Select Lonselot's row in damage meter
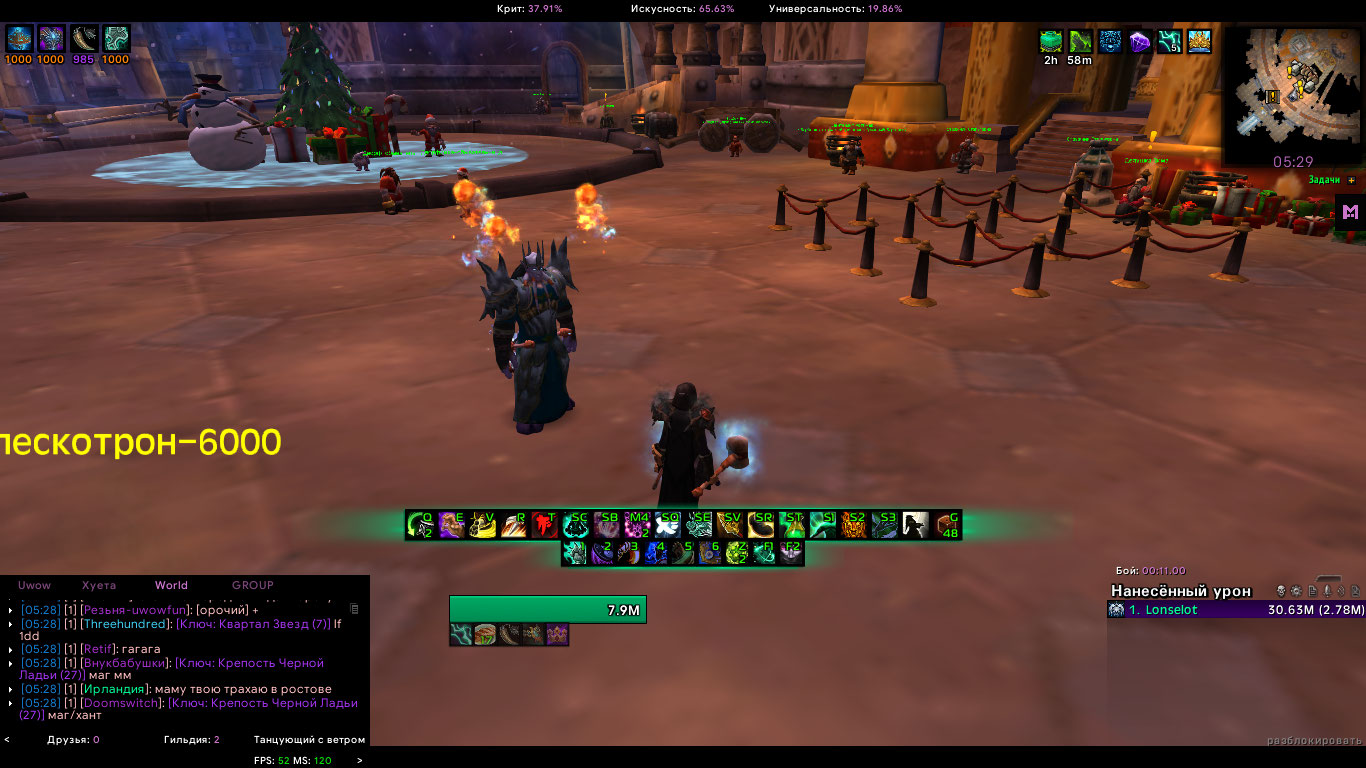 [1234, 610]
